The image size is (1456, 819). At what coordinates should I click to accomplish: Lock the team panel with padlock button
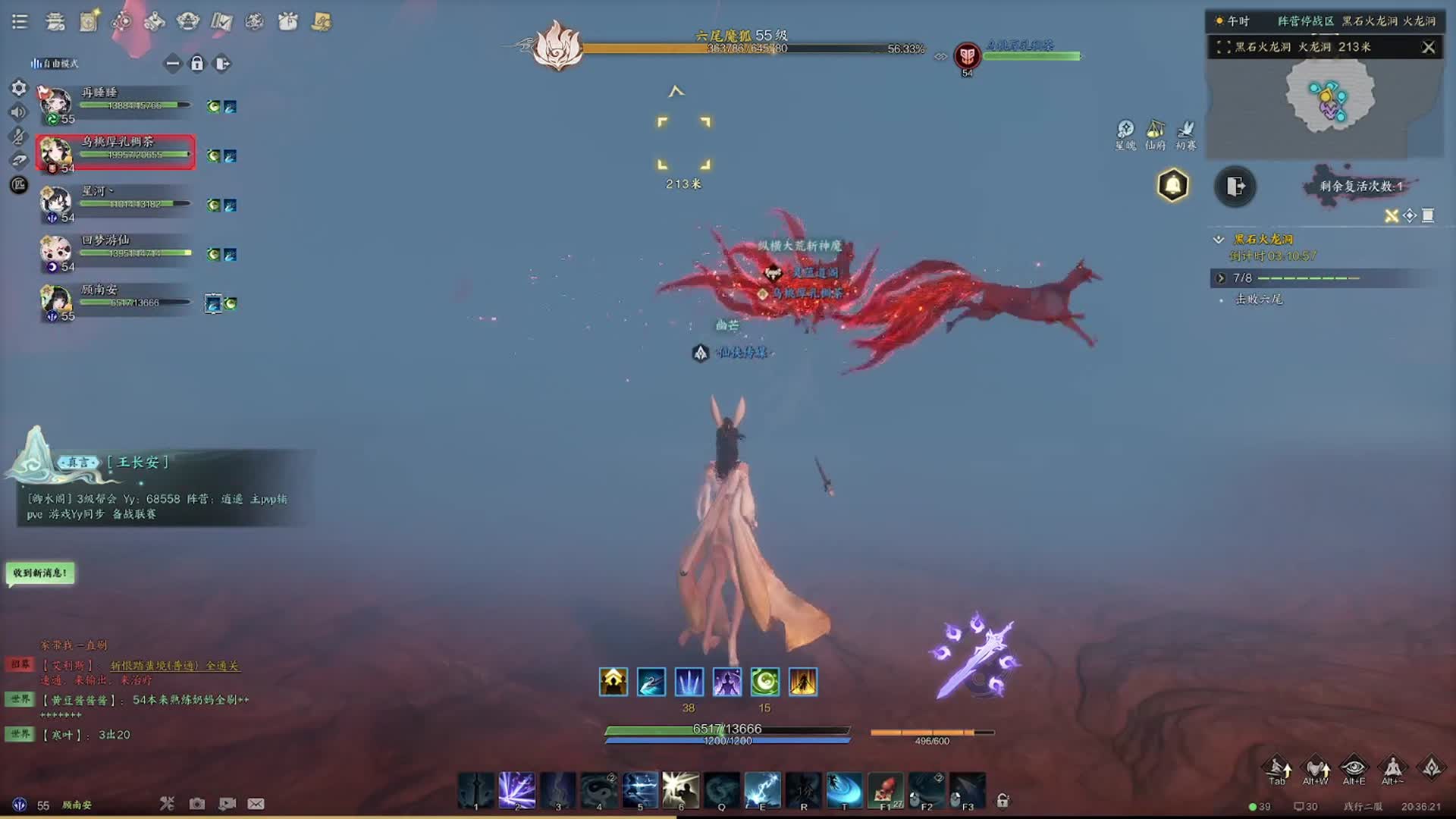[x=197, y=64]
